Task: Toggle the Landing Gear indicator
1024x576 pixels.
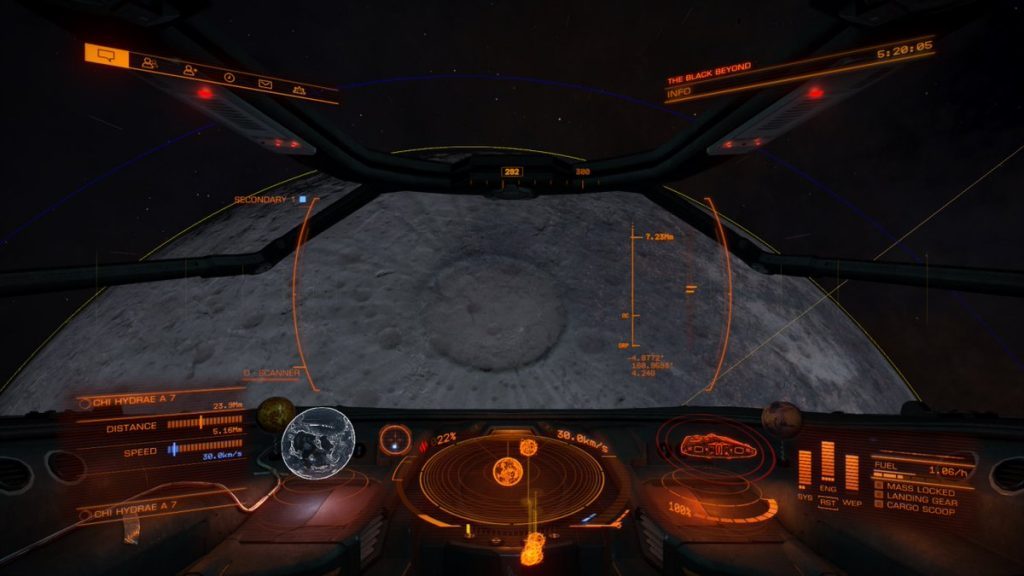Action: coord(920,501)
